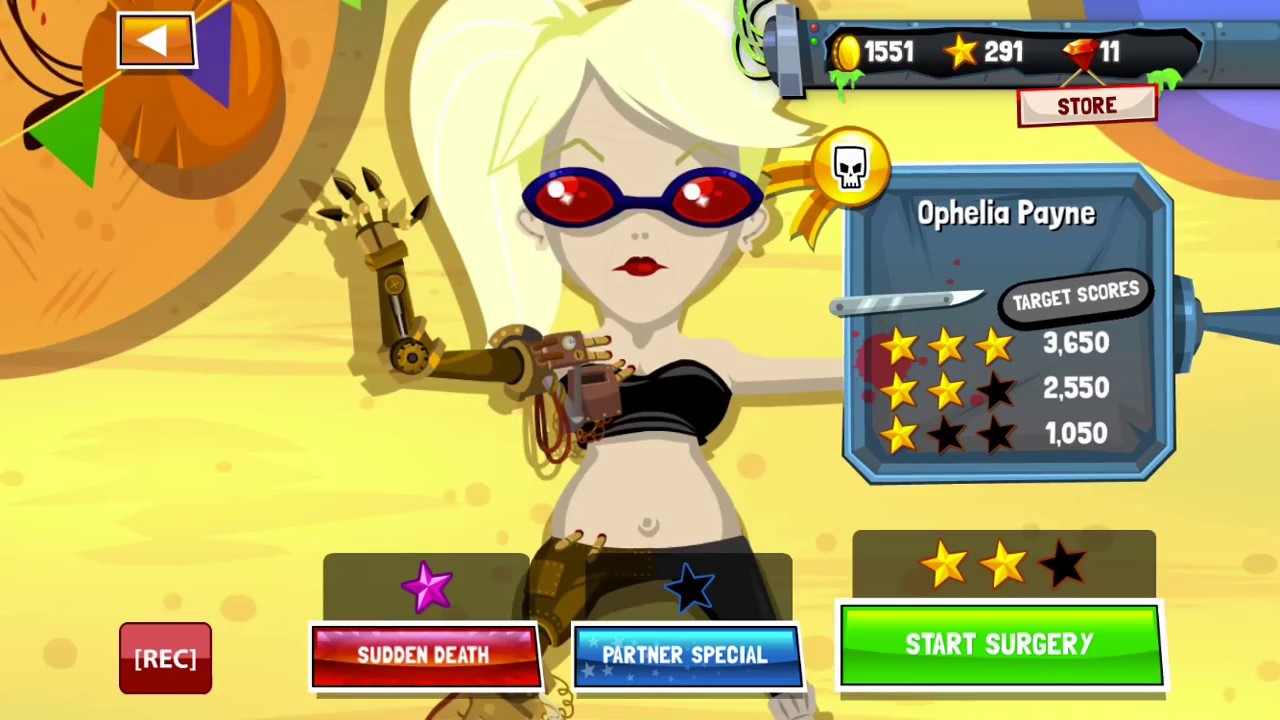
Task: Open the Store
Action: [x=1087, y=107]
